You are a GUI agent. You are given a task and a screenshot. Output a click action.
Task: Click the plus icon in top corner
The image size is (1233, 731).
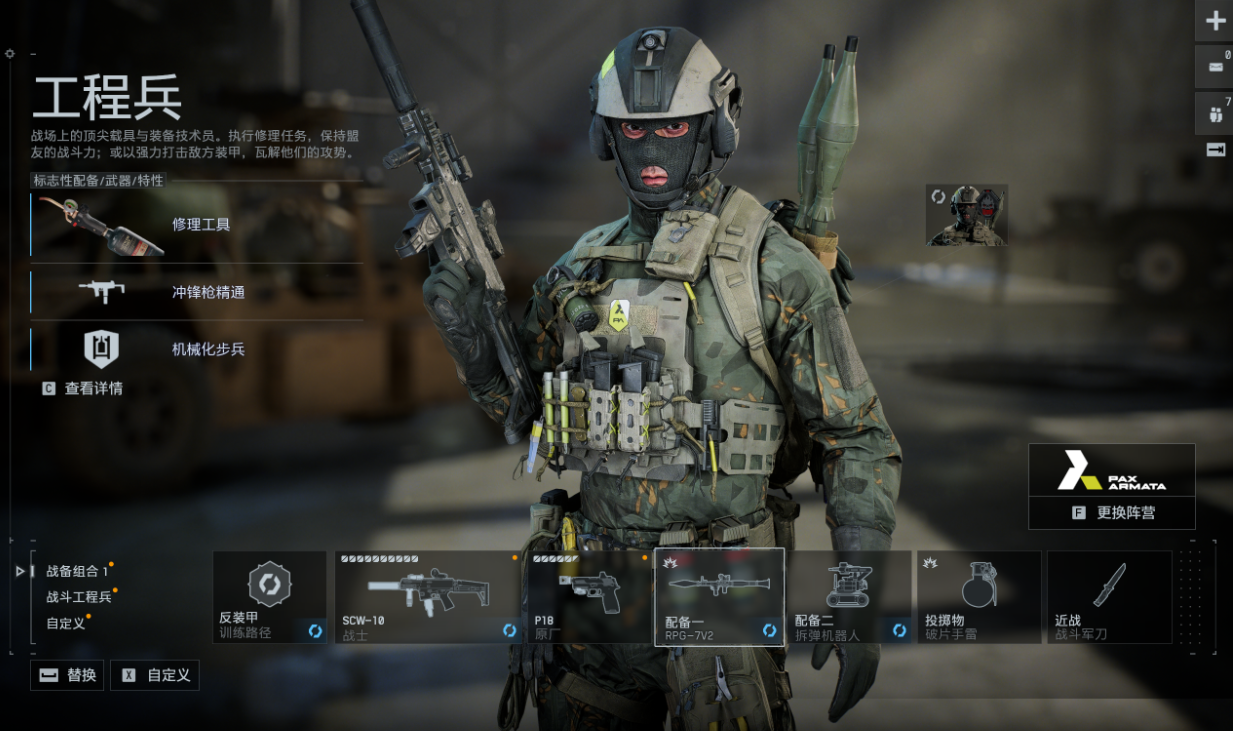tap(1214, 20)
